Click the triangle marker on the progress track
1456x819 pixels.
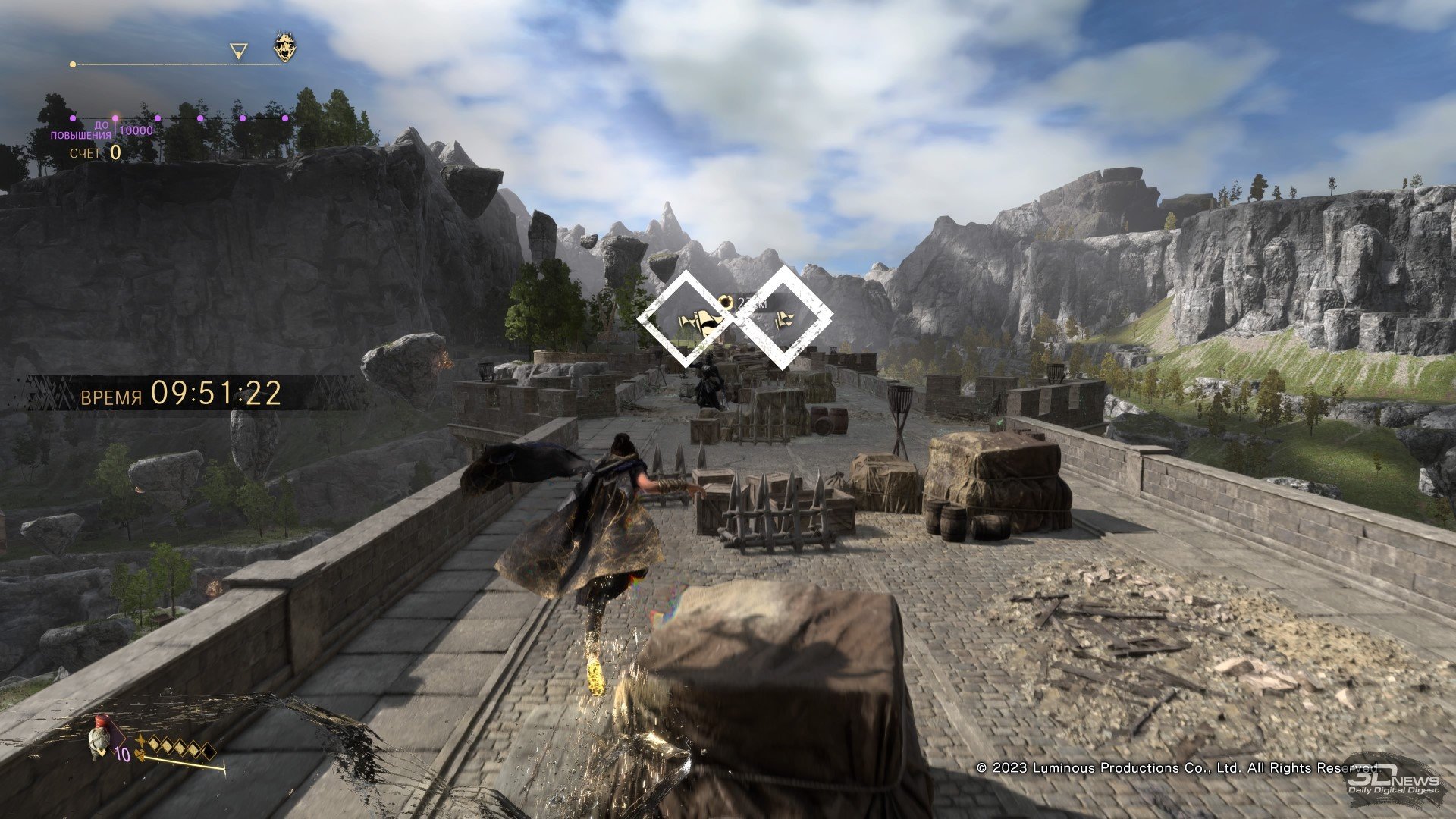(x=239, y=52)
